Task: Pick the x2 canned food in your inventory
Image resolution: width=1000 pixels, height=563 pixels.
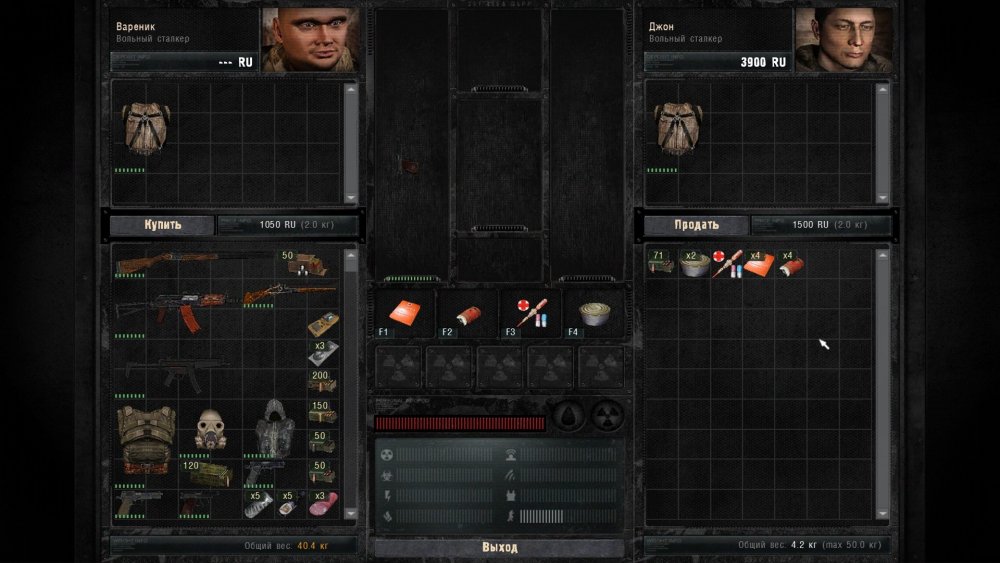Action: (693, 263)
